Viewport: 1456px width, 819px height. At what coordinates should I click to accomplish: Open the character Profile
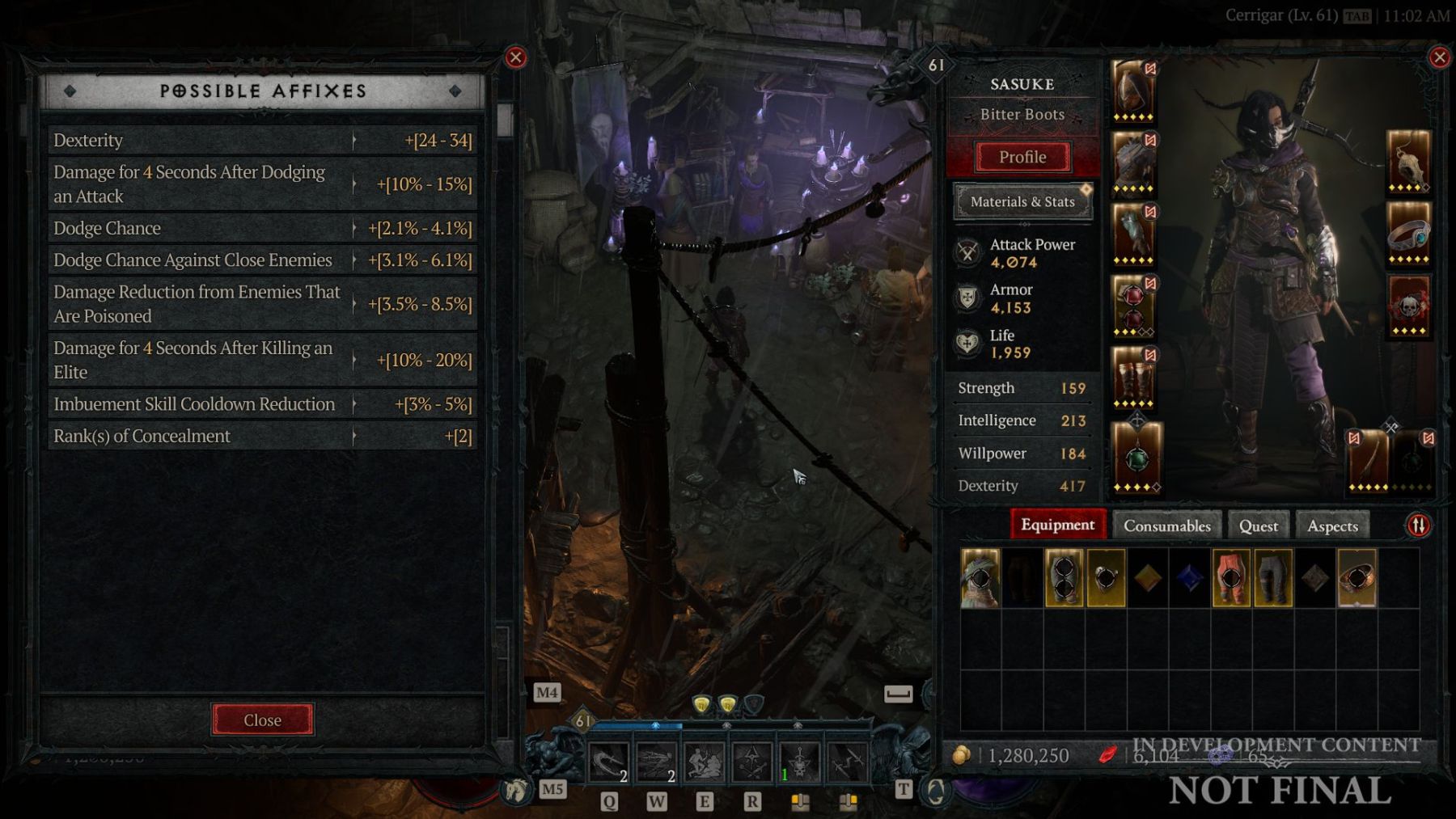1022,157
